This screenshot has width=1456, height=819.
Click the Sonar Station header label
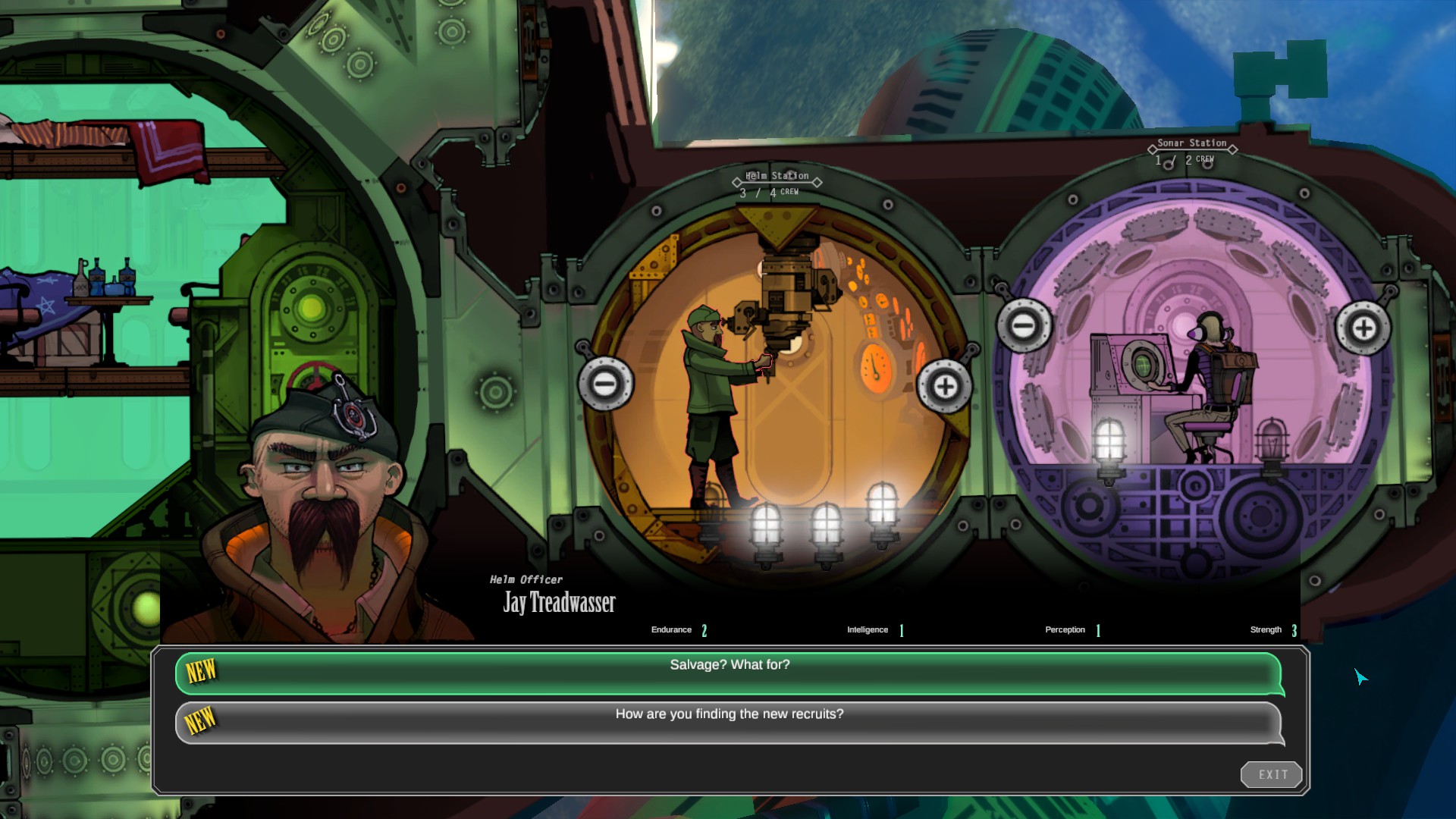point(1191,142)
